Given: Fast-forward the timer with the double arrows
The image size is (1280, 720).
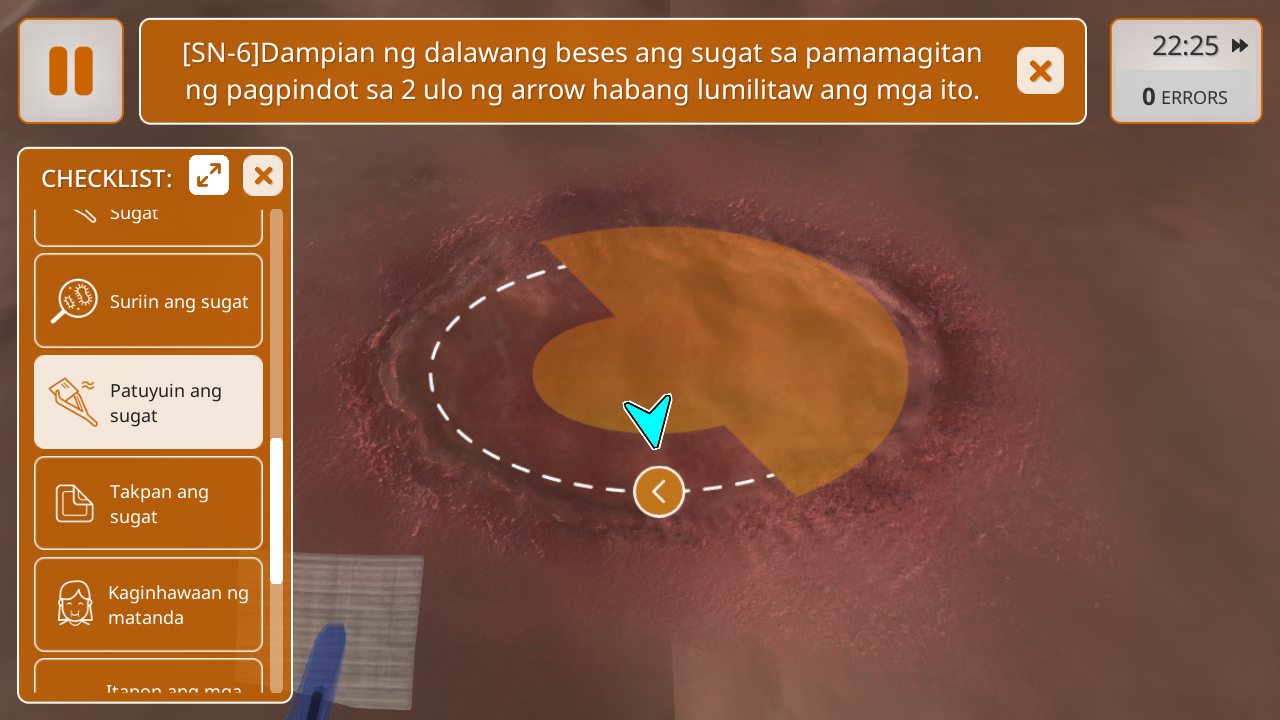Looking at the screenshot, I should coord(1240,46).
